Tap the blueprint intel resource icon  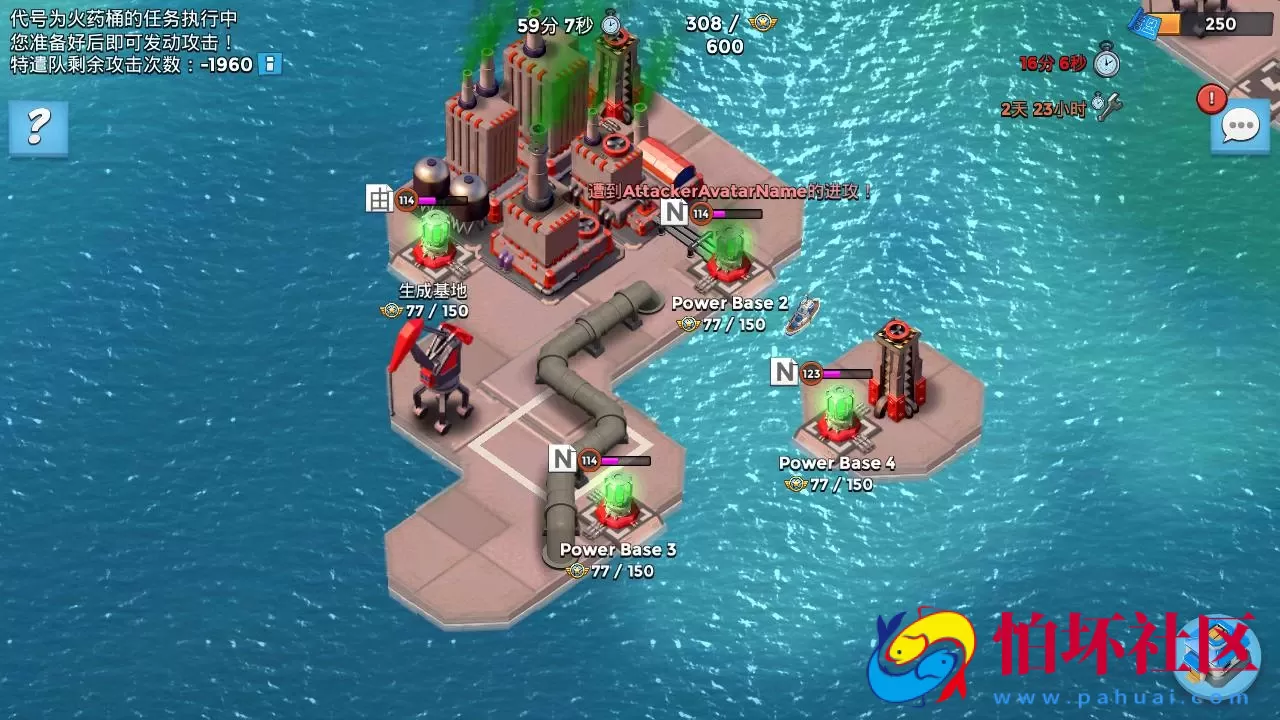point(1143,24)
